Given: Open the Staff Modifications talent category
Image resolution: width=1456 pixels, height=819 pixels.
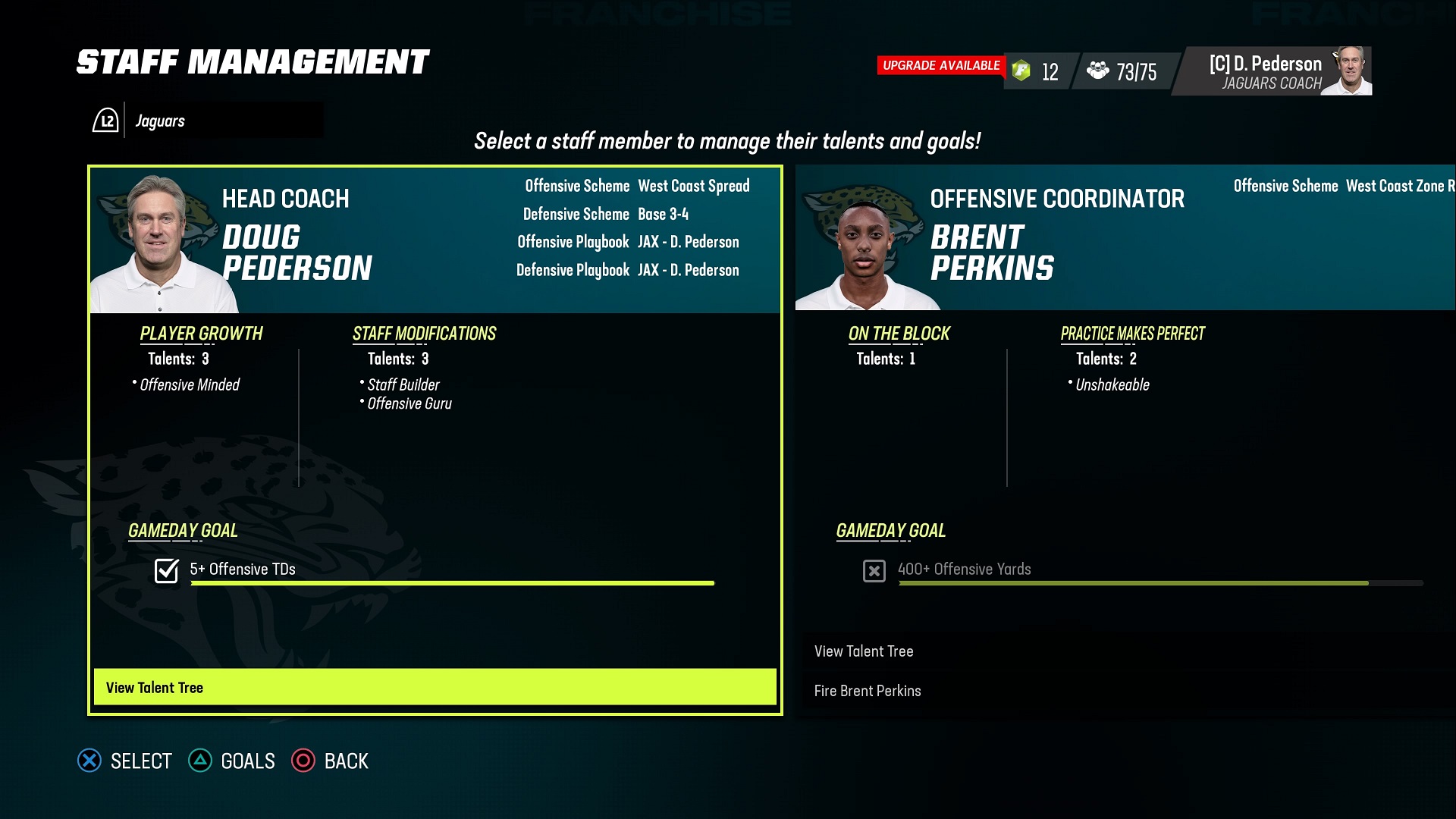Looking at the screenshot, I should click(x=424, y=334).
